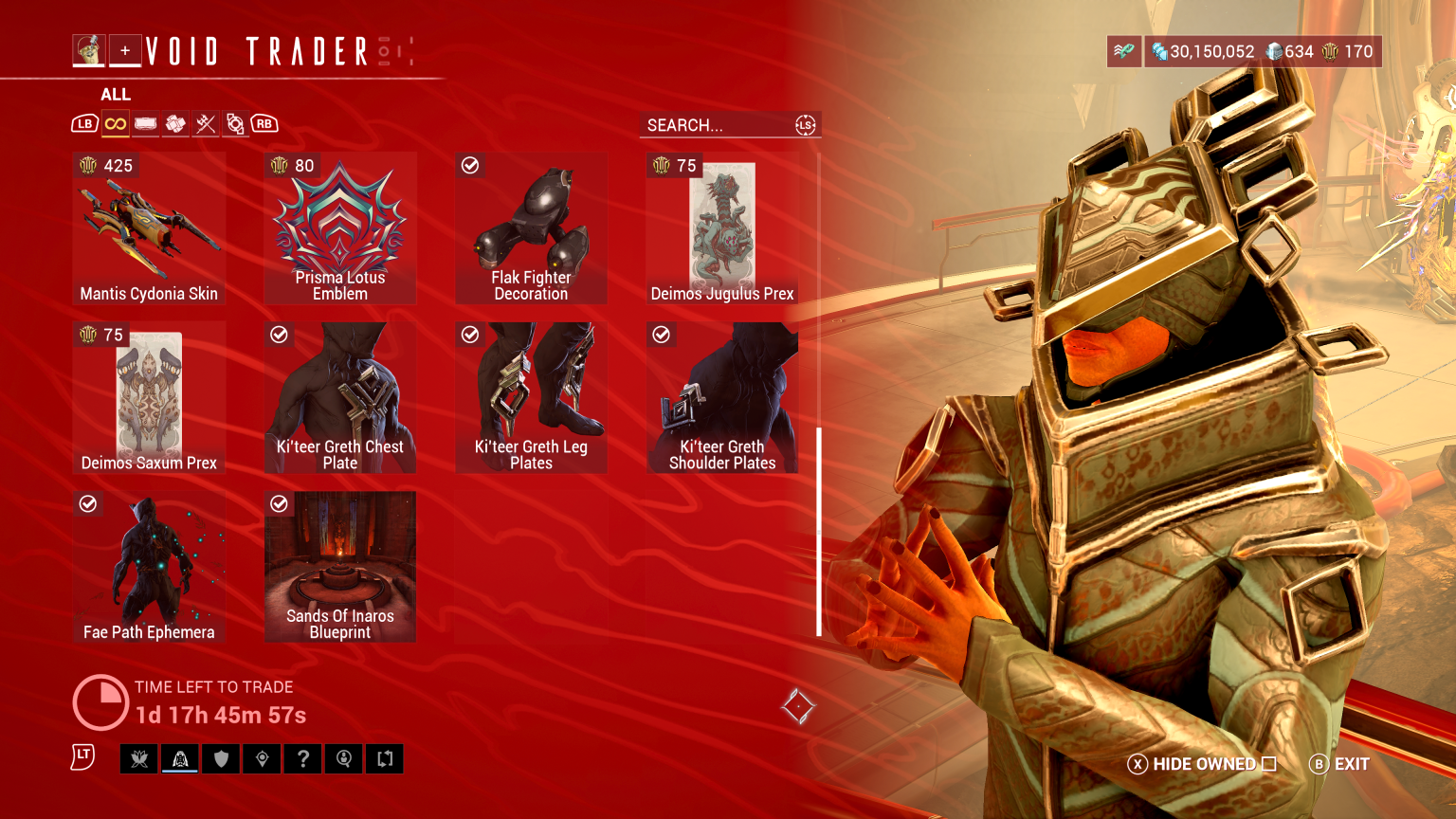Image resolution: width=1456 pixels, height=819 pixels.
Task: Click the question mark help icon
Action: coord(302,758)
